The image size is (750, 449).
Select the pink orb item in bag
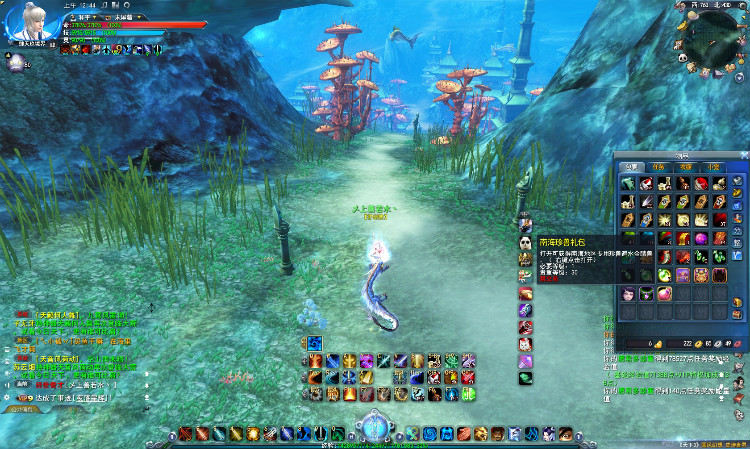[x=664, y=294]
